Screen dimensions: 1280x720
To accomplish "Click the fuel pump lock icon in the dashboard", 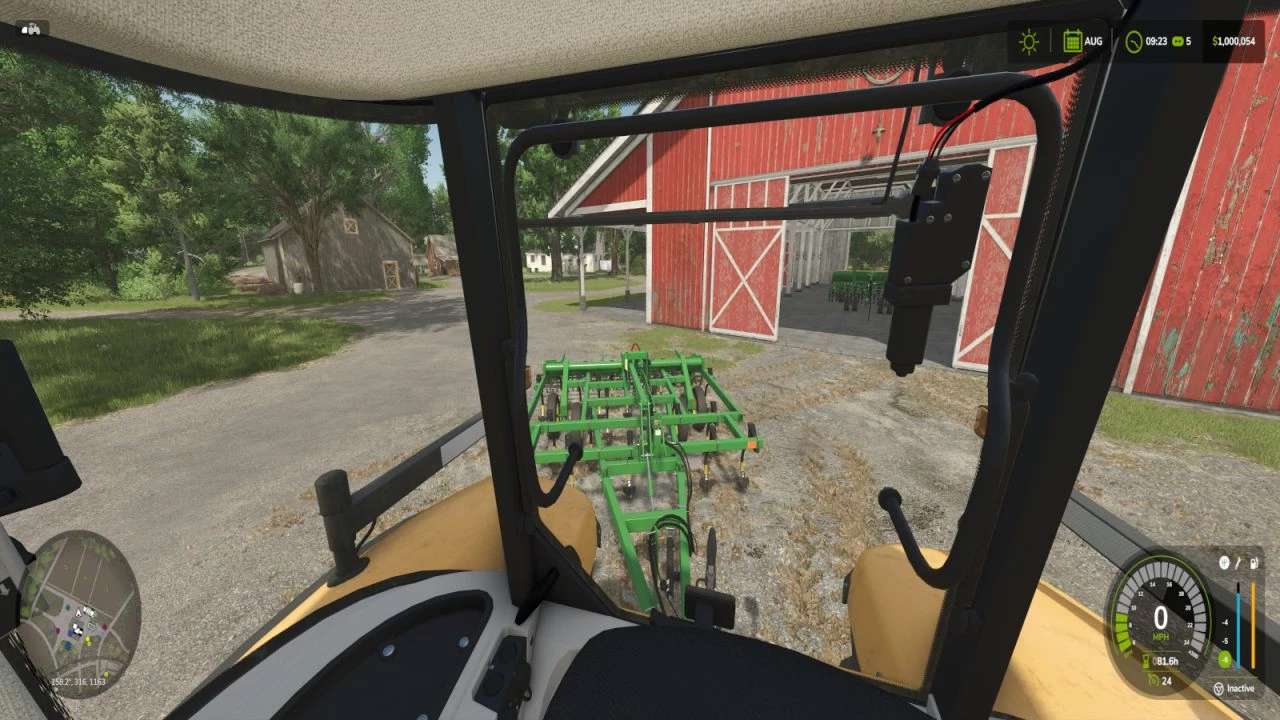I will click(1254, 563).
